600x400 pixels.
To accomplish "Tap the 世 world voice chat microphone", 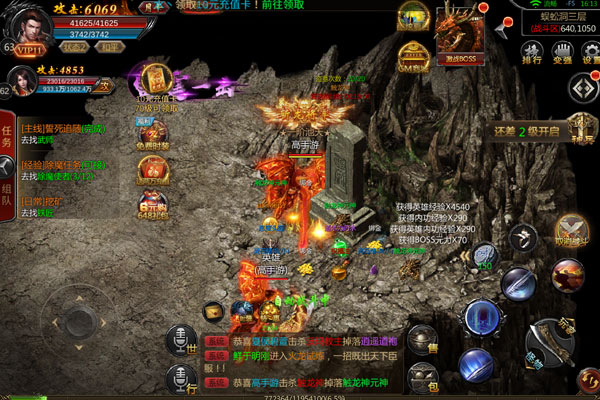I will (180, 340).
